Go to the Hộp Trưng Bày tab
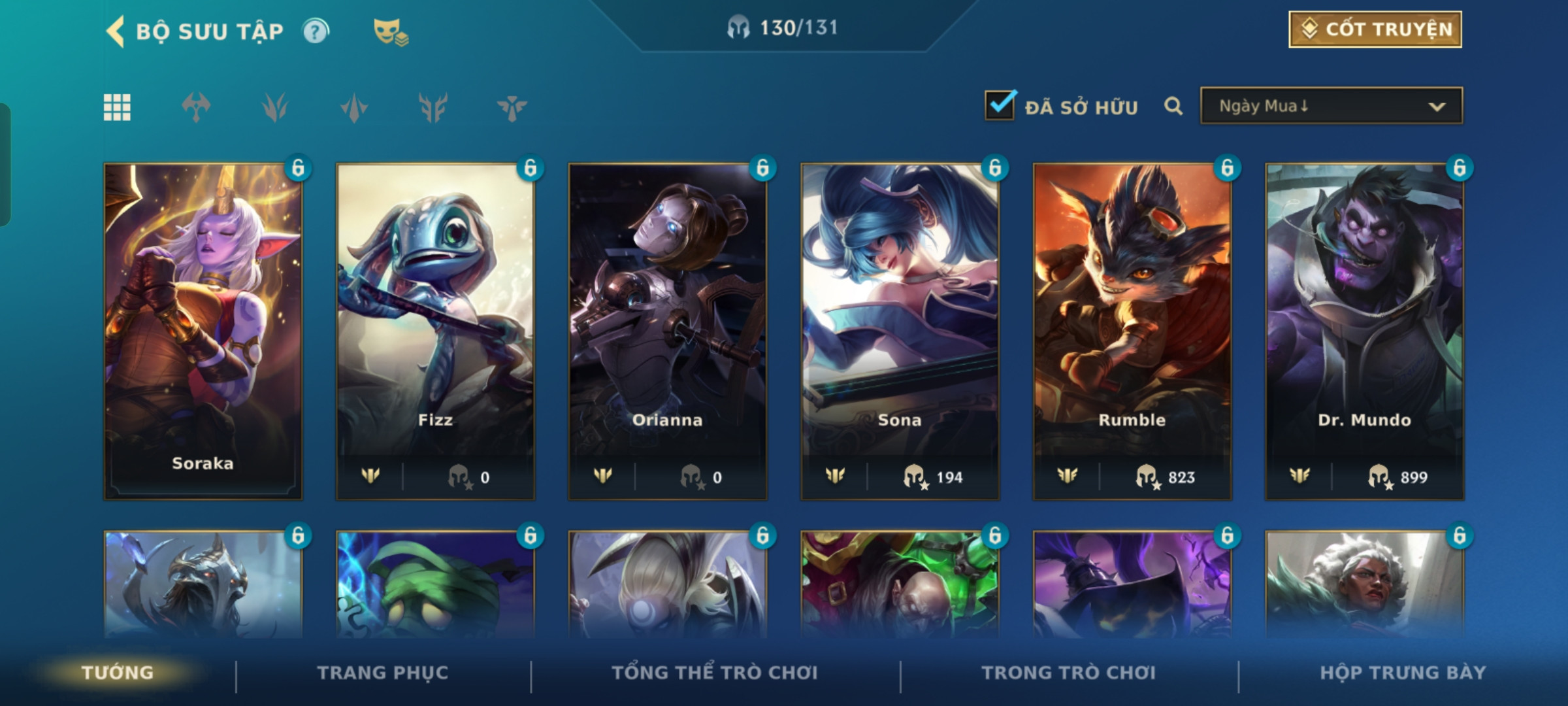 [x=1403, y=673]
